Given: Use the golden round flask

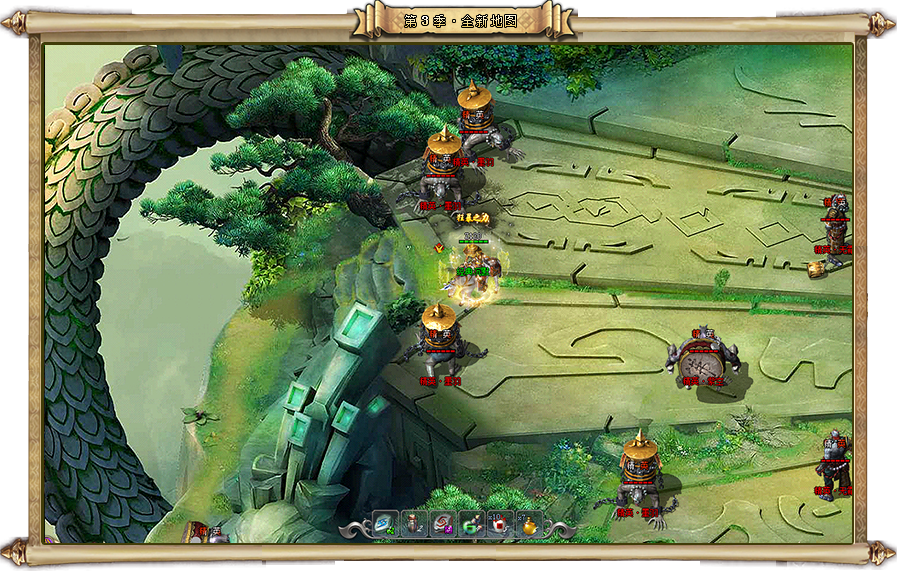Looking at the screenshot, I should [x=529, y=524].
